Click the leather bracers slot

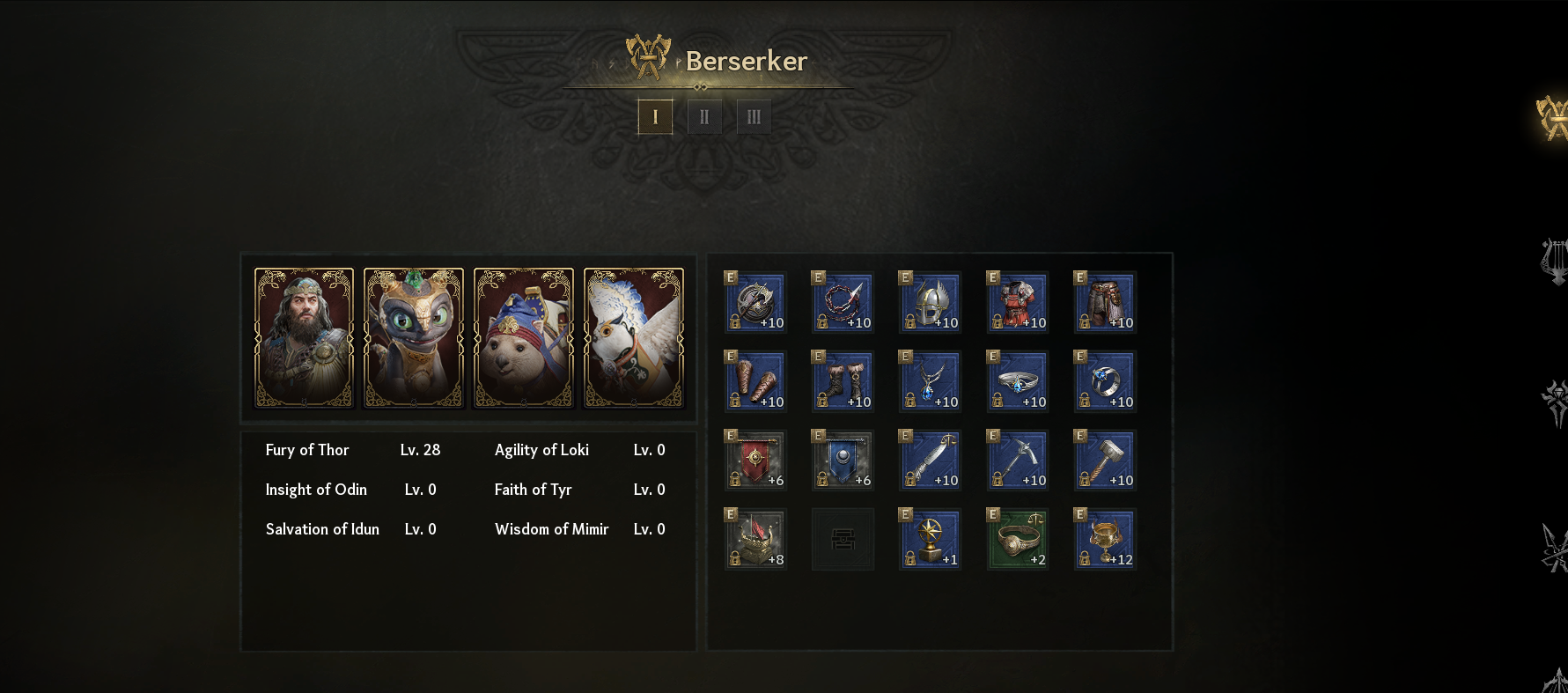click(x=755, y=381)
